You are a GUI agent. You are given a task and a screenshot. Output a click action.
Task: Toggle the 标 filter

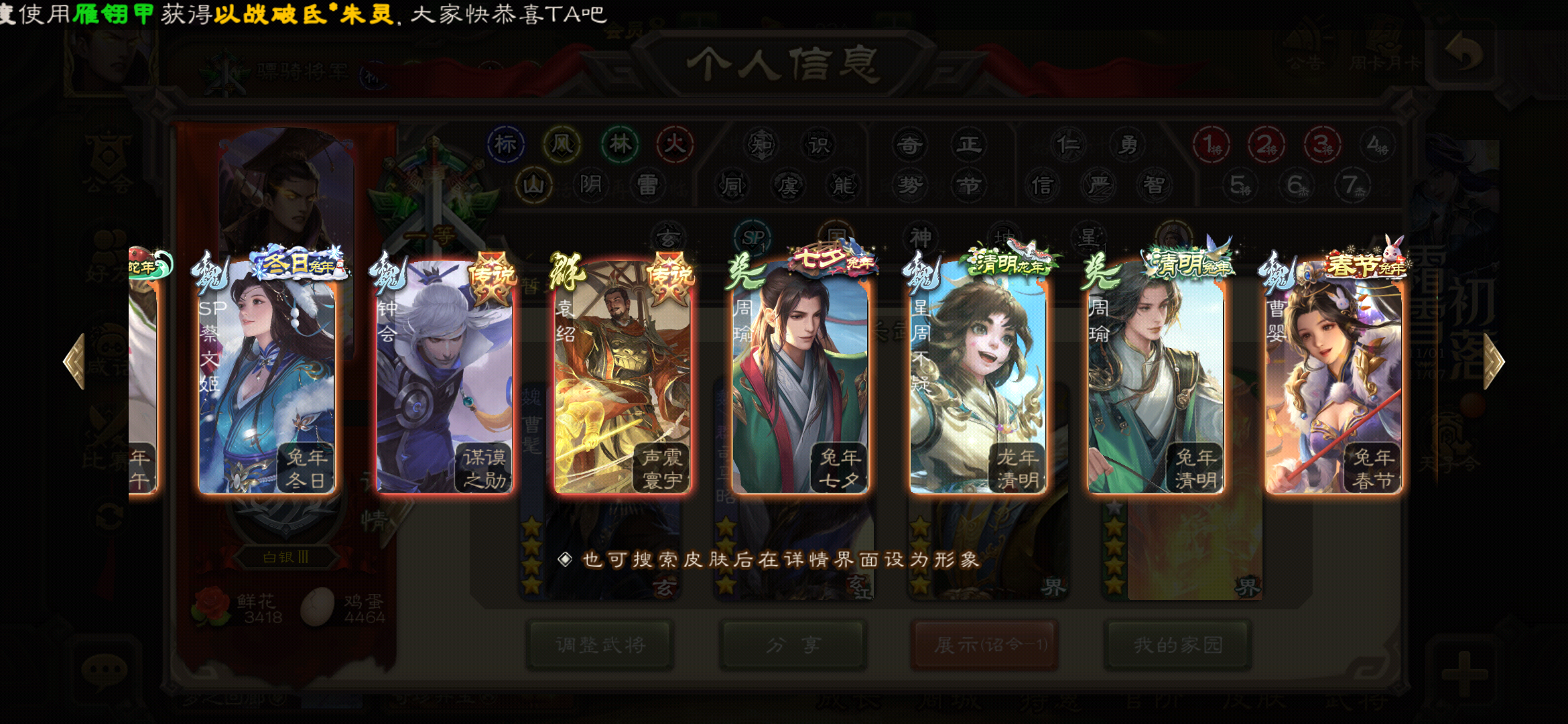[507, 145]
